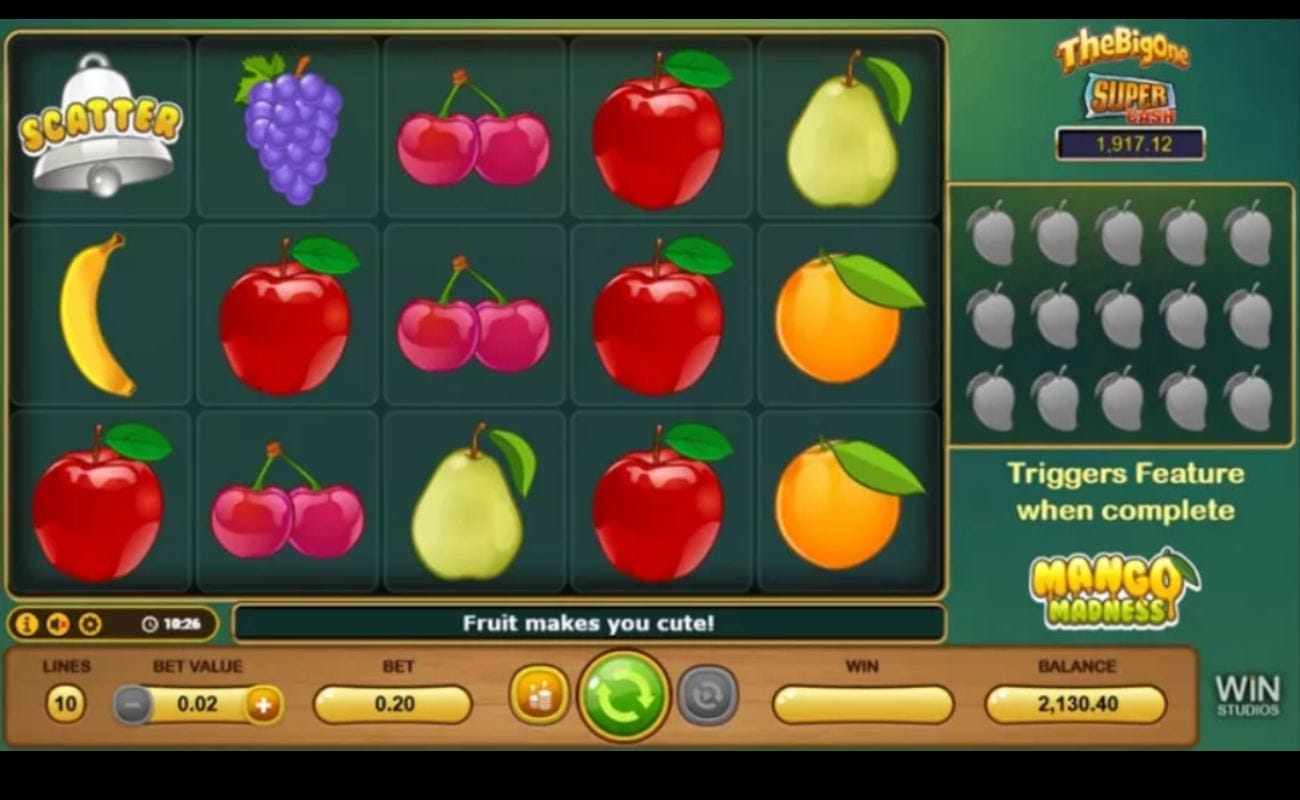This screenshot has width=1300, height=800.
Task: Increase bet value with the plus stepper
Action: (x=262, y=704)
